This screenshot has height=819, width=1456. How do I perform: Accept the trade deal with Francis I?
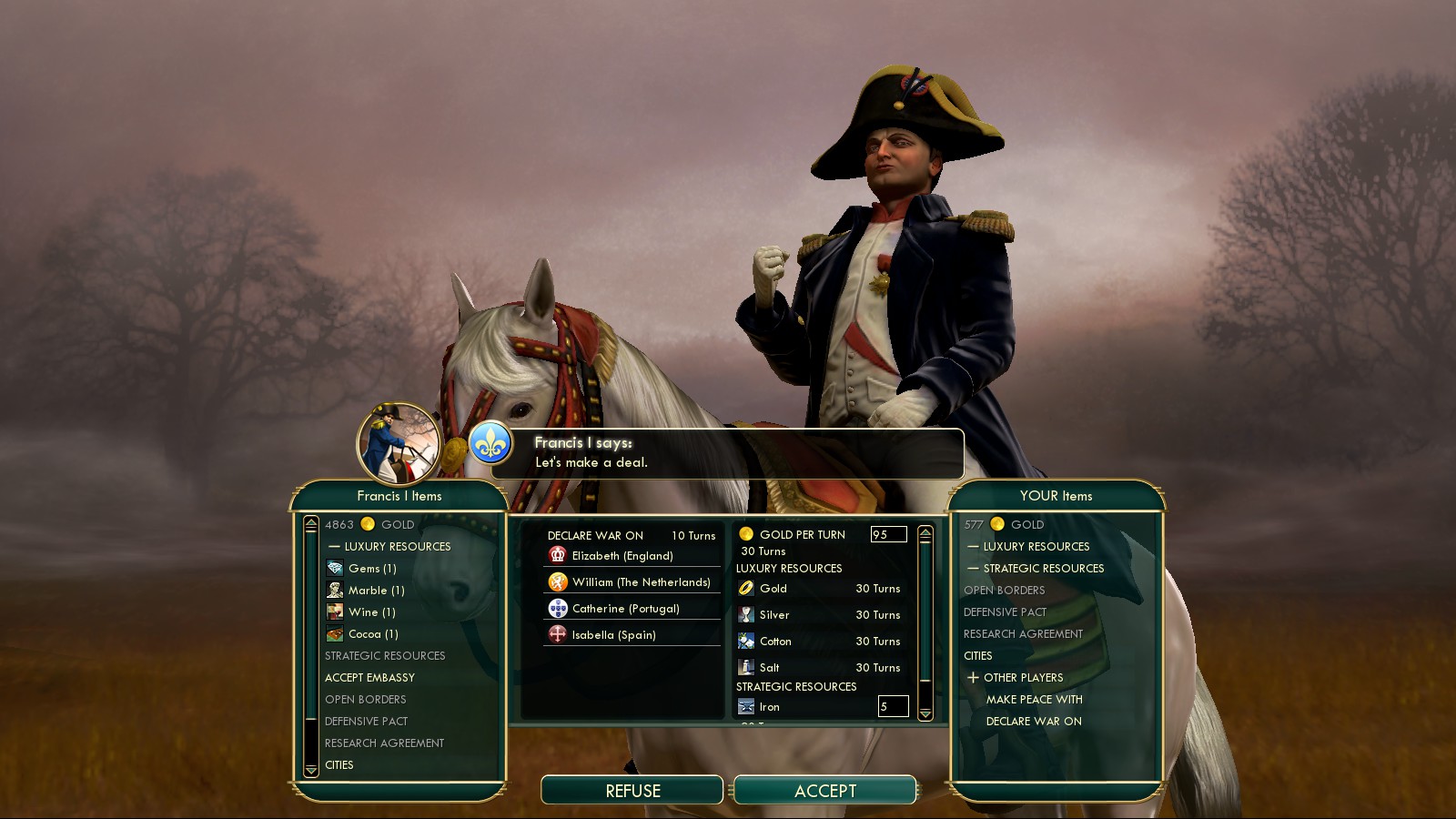point(824,791)
